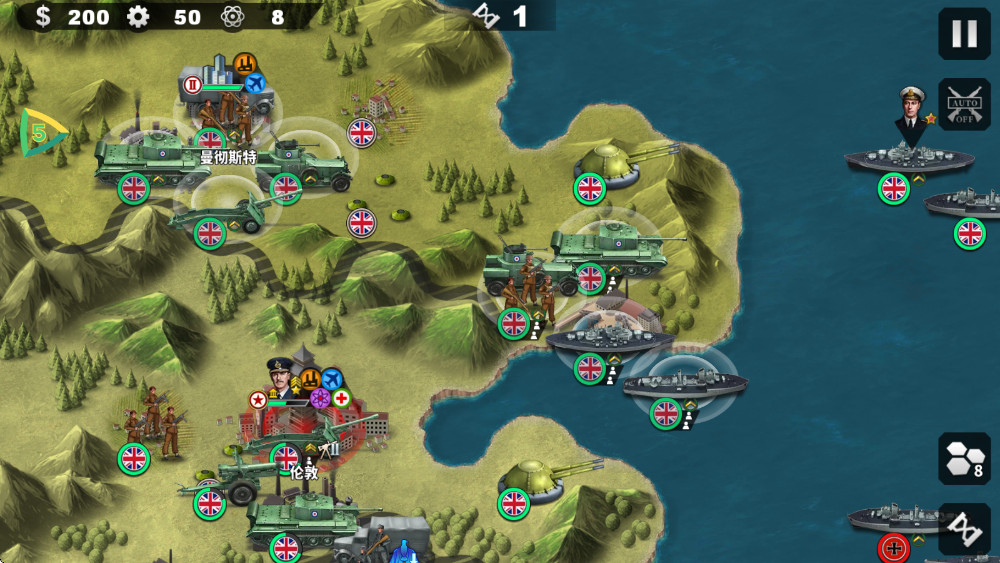The height and width of the screenshot is (563, 1000).
Task: Select the Manchester (曼彻斯特) city
Action: click(228, 110)
